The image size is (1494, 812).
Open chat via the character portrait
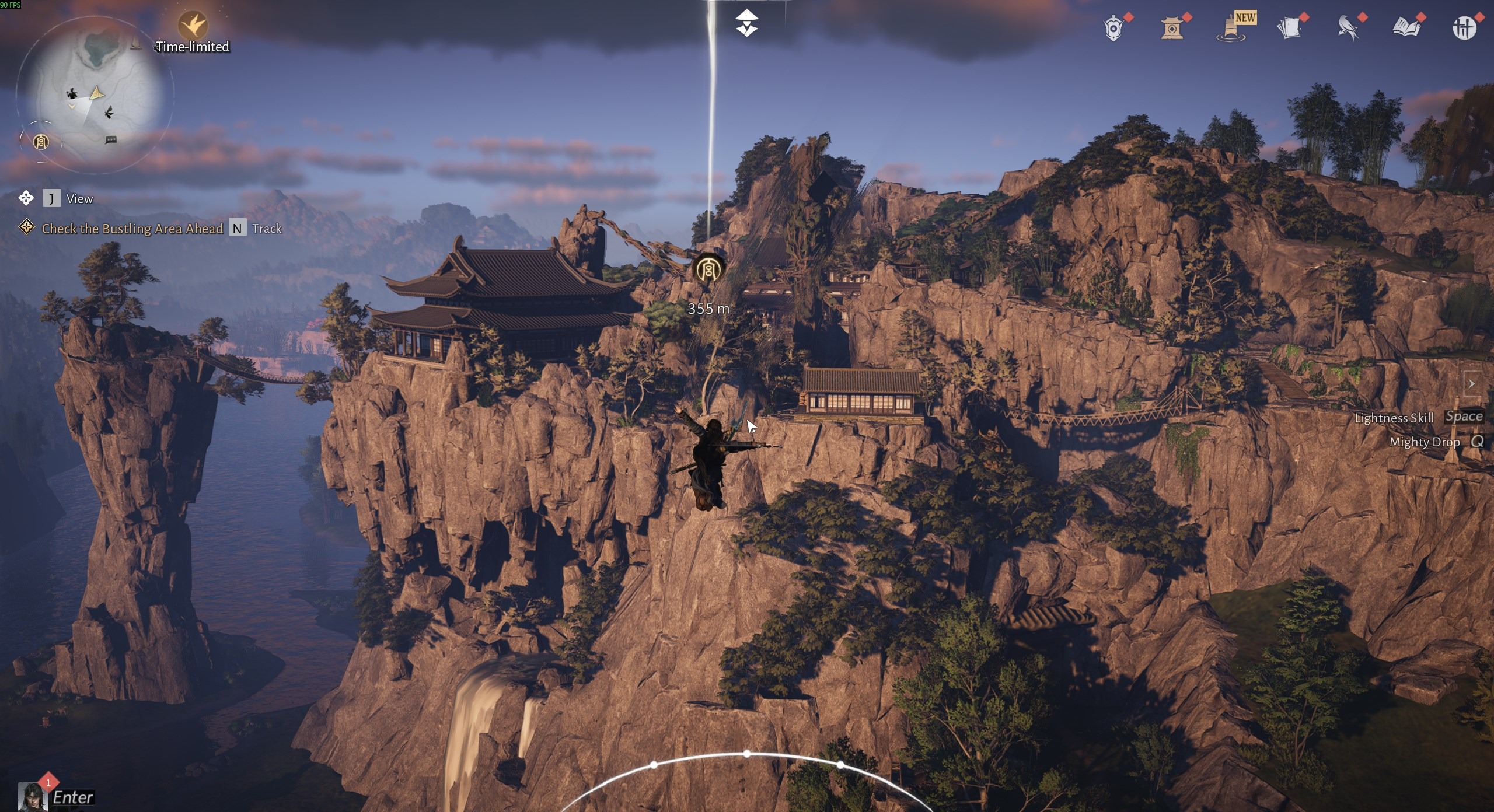point(33,797)
